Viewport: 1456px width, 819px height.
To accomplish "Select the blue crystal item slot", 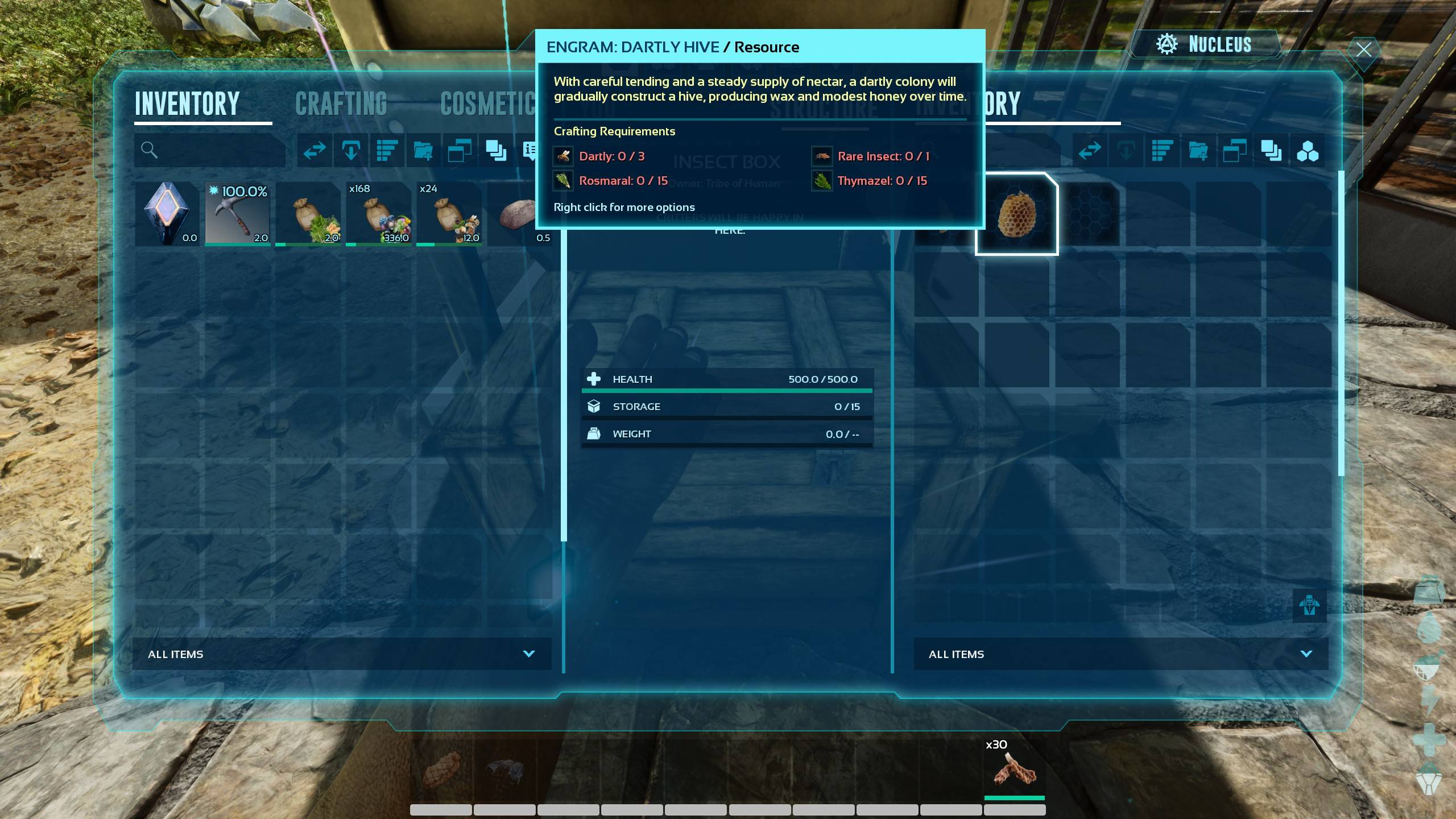I will pyautogui.click(x=167, y=214).
